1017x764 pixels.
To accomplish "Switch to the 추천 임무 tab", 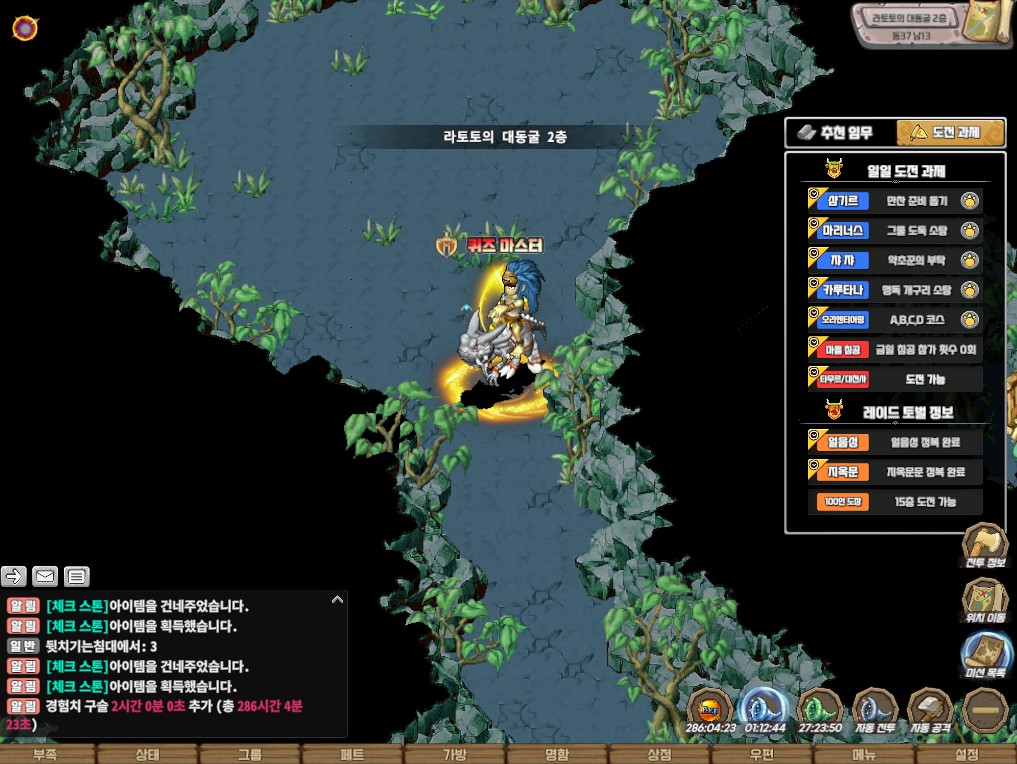I will [838, 132].
